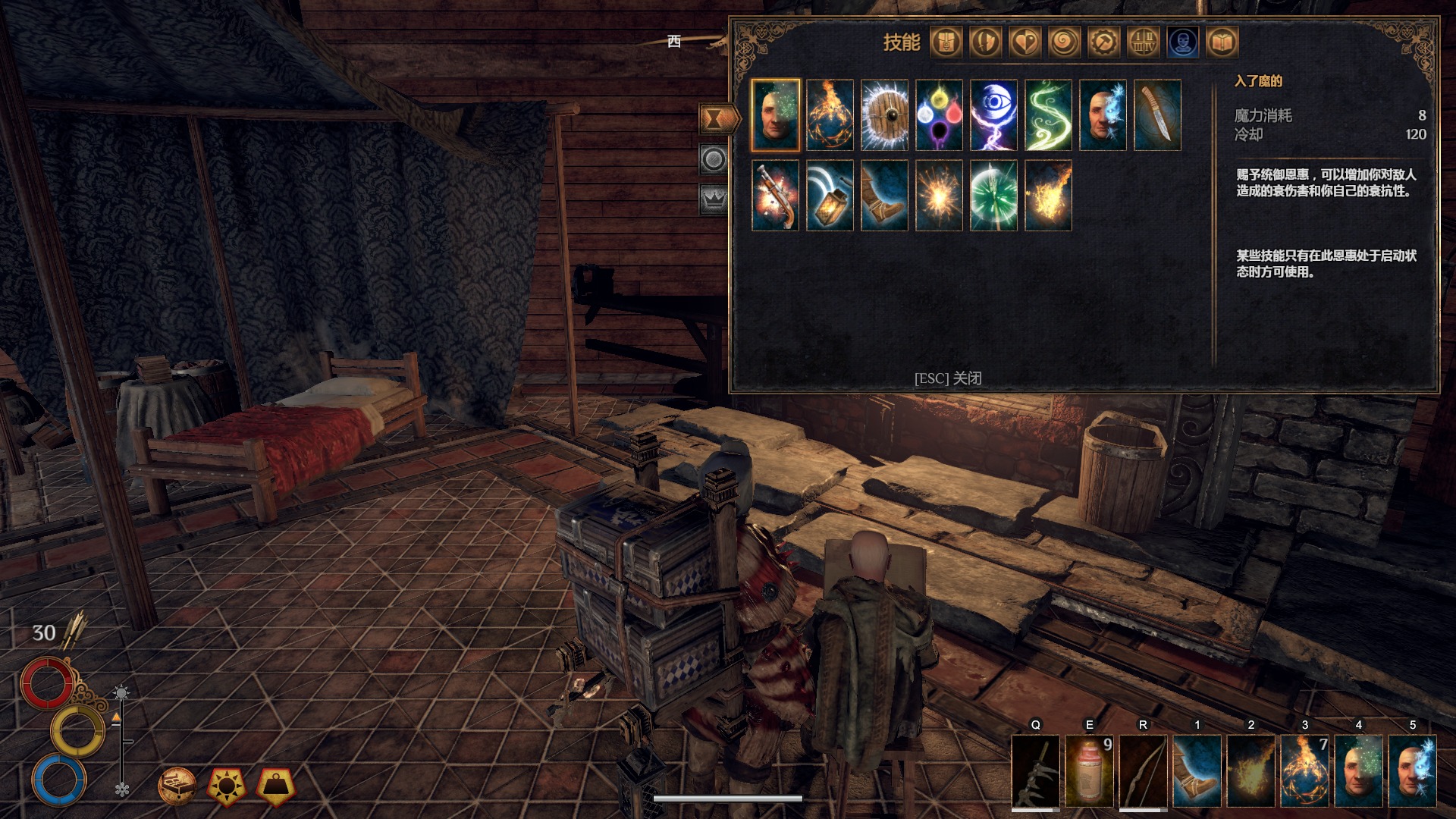Choose the green orb arrow skill
This screenshot has height=819, width=1456.
(993, 195)
